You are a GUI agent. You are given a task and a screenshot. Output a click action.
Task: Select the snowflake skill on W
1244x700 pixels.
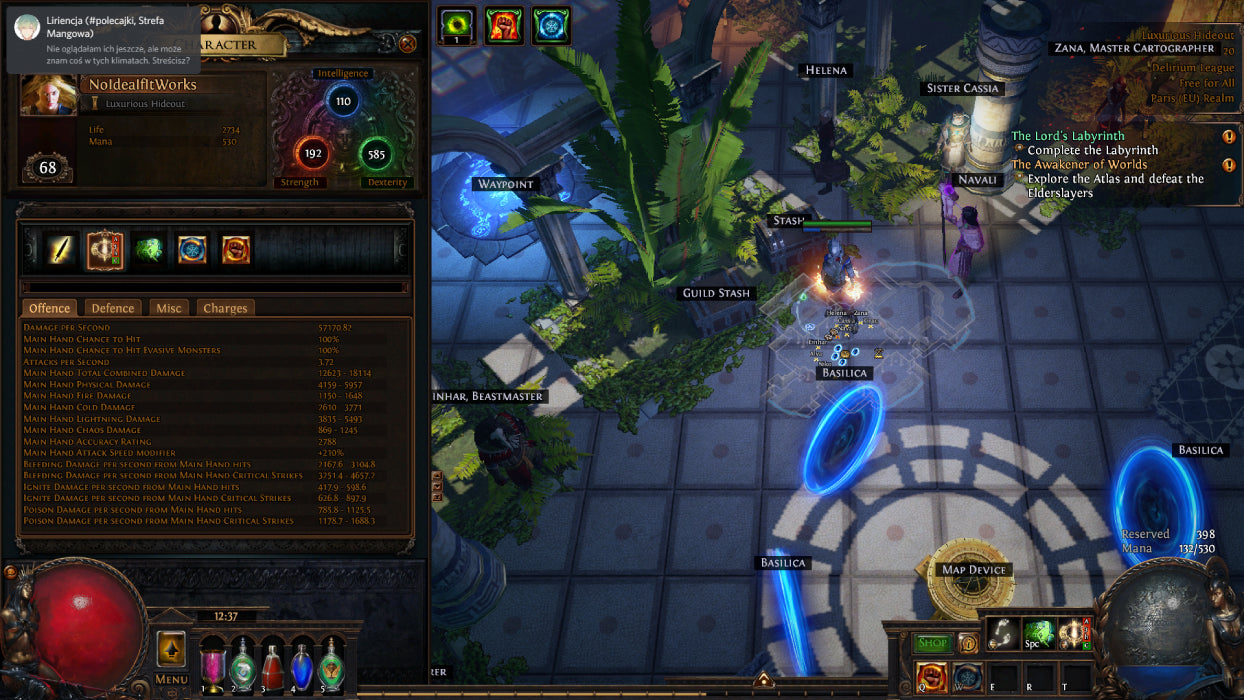pyautogui.click(x=966, y=677)
